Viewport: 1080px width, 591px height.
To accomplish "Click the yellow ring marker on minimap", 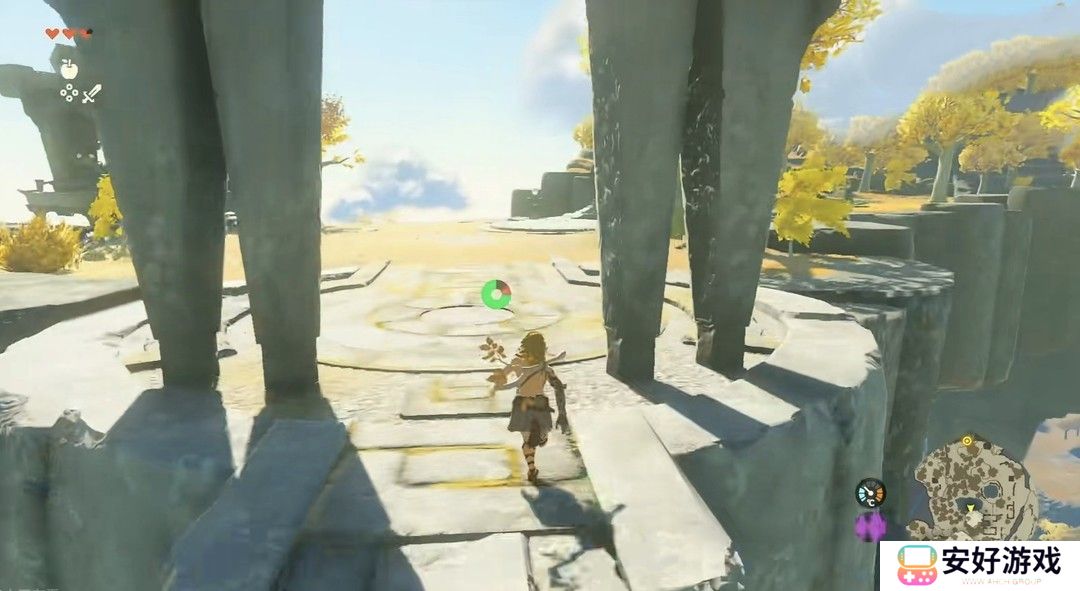I will click(x=967, y=440).
